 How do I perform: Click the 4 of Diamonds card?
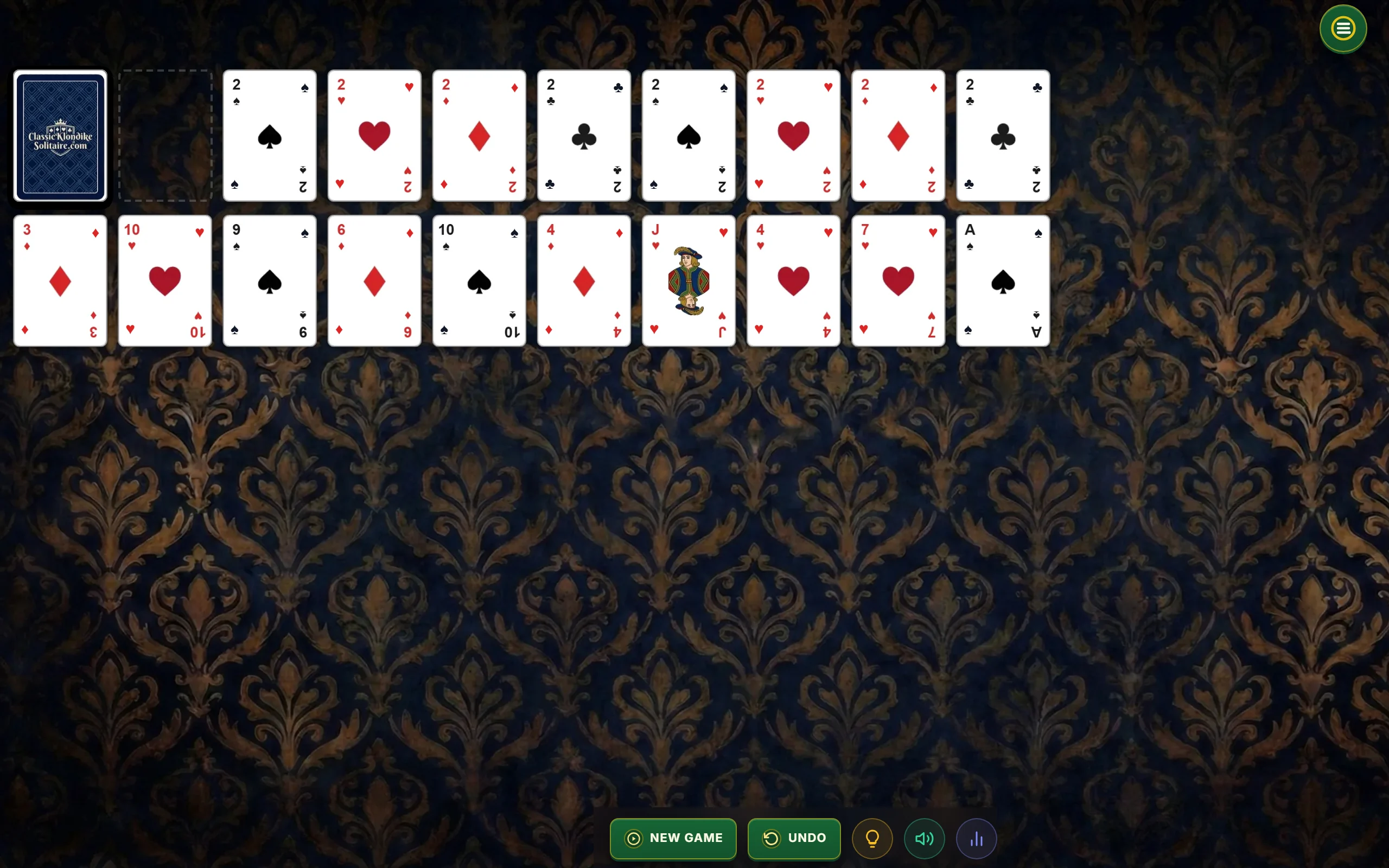pos(584,280)
